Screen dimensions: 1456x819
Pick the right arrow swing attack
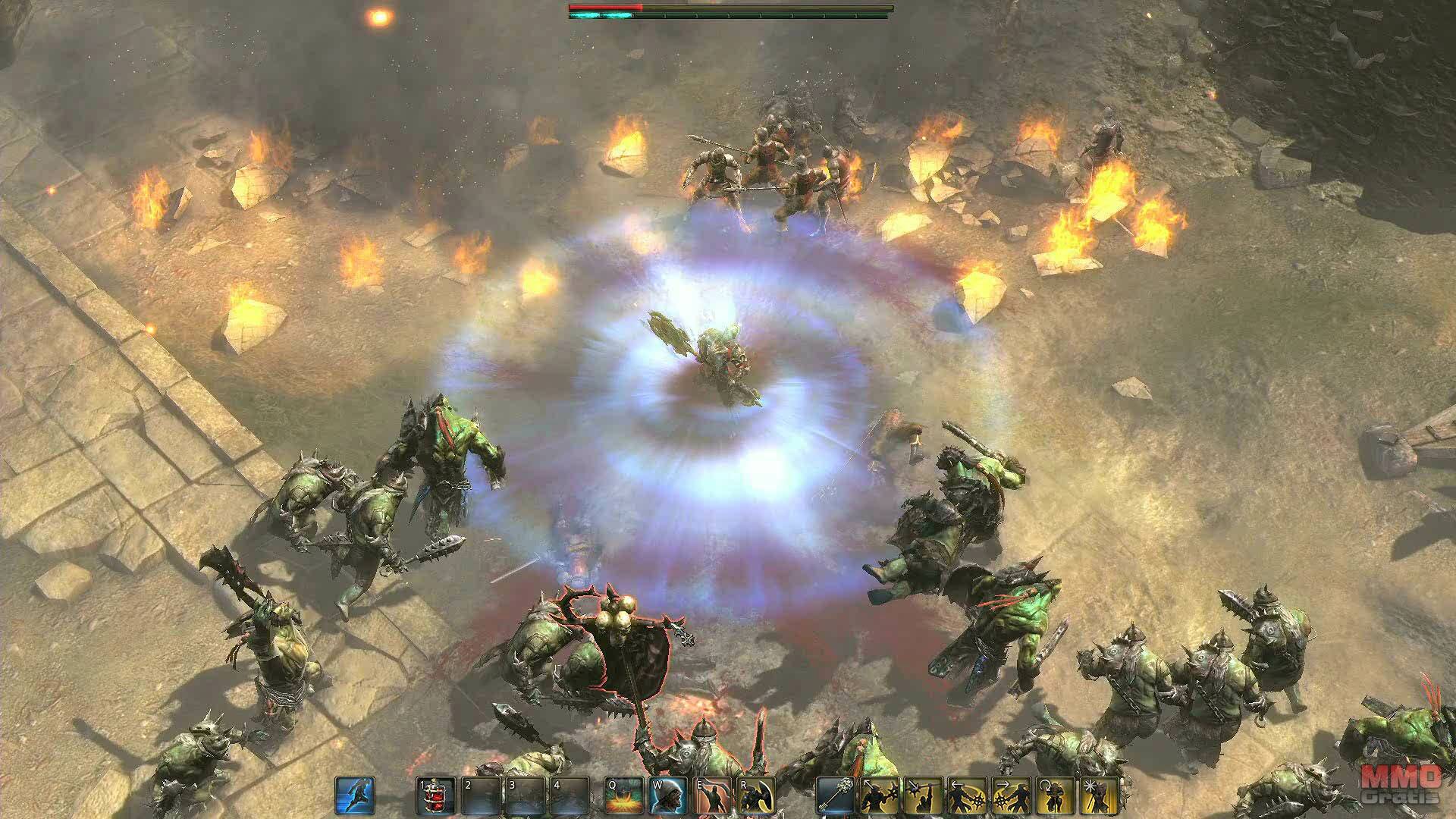tap(1011, 796)
